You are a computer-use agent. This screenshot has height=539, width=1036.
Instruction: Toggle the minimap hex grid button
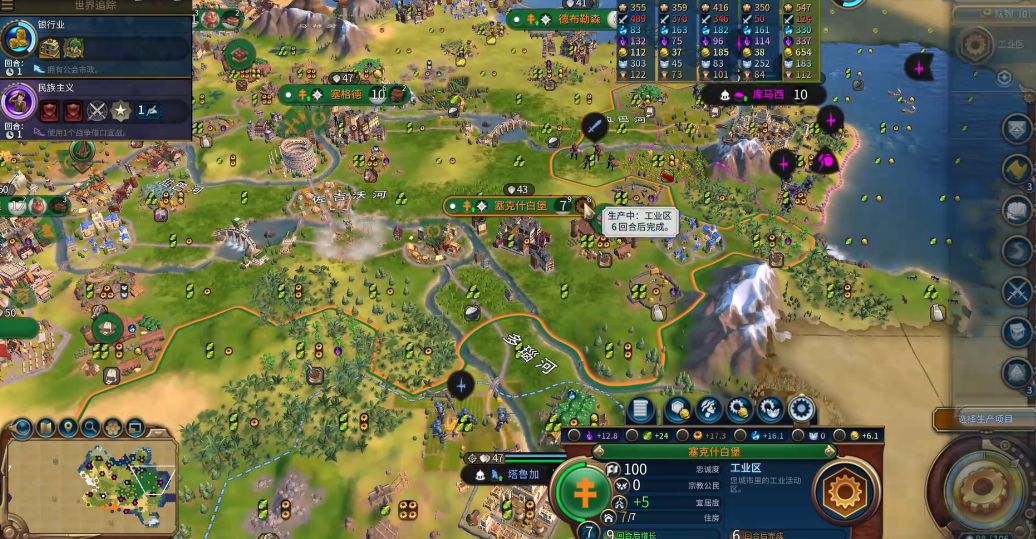point(113,428)
